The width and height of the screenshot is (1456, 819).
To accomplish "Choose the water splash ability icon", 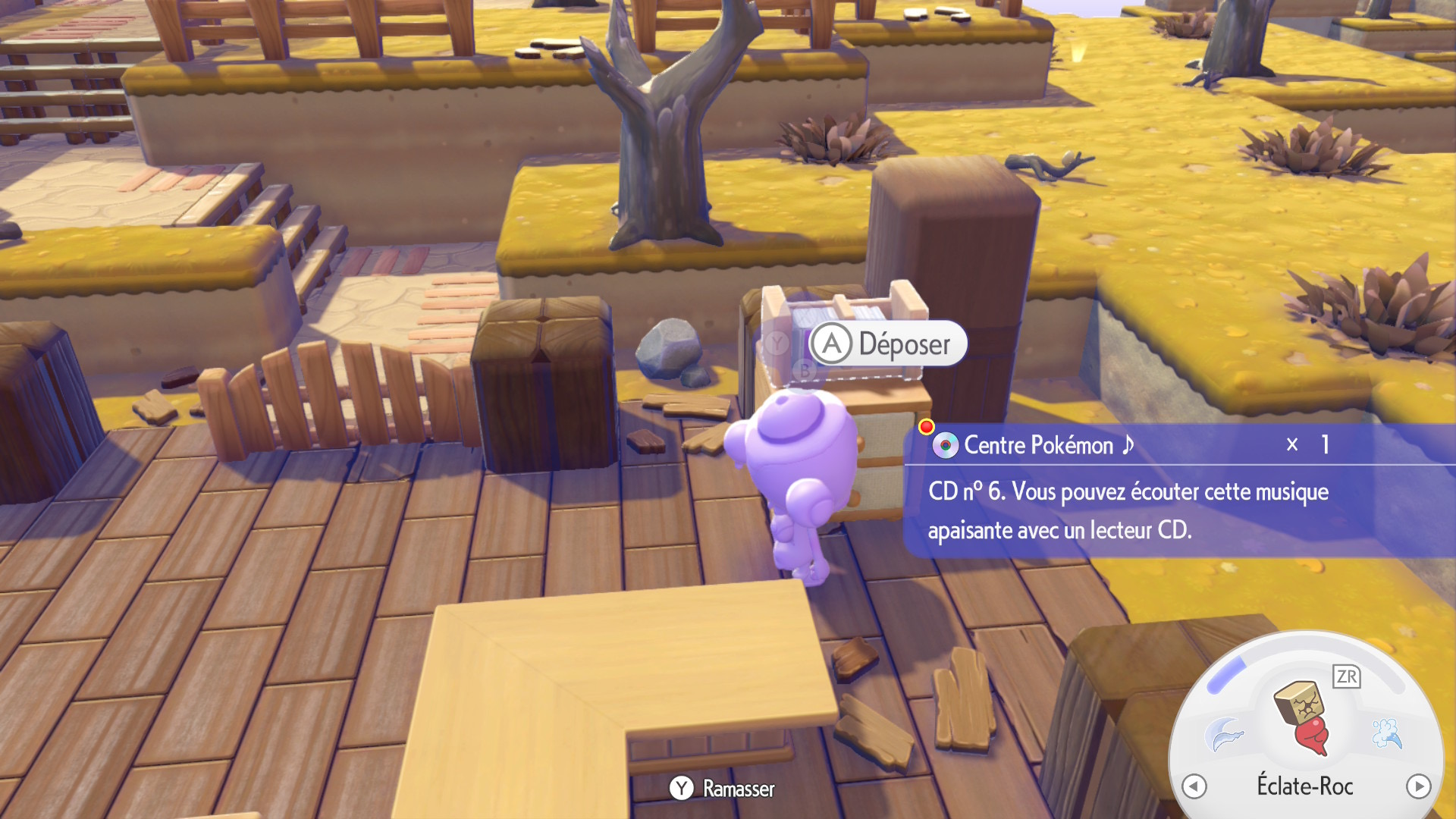I will (x=1387, y=733).
